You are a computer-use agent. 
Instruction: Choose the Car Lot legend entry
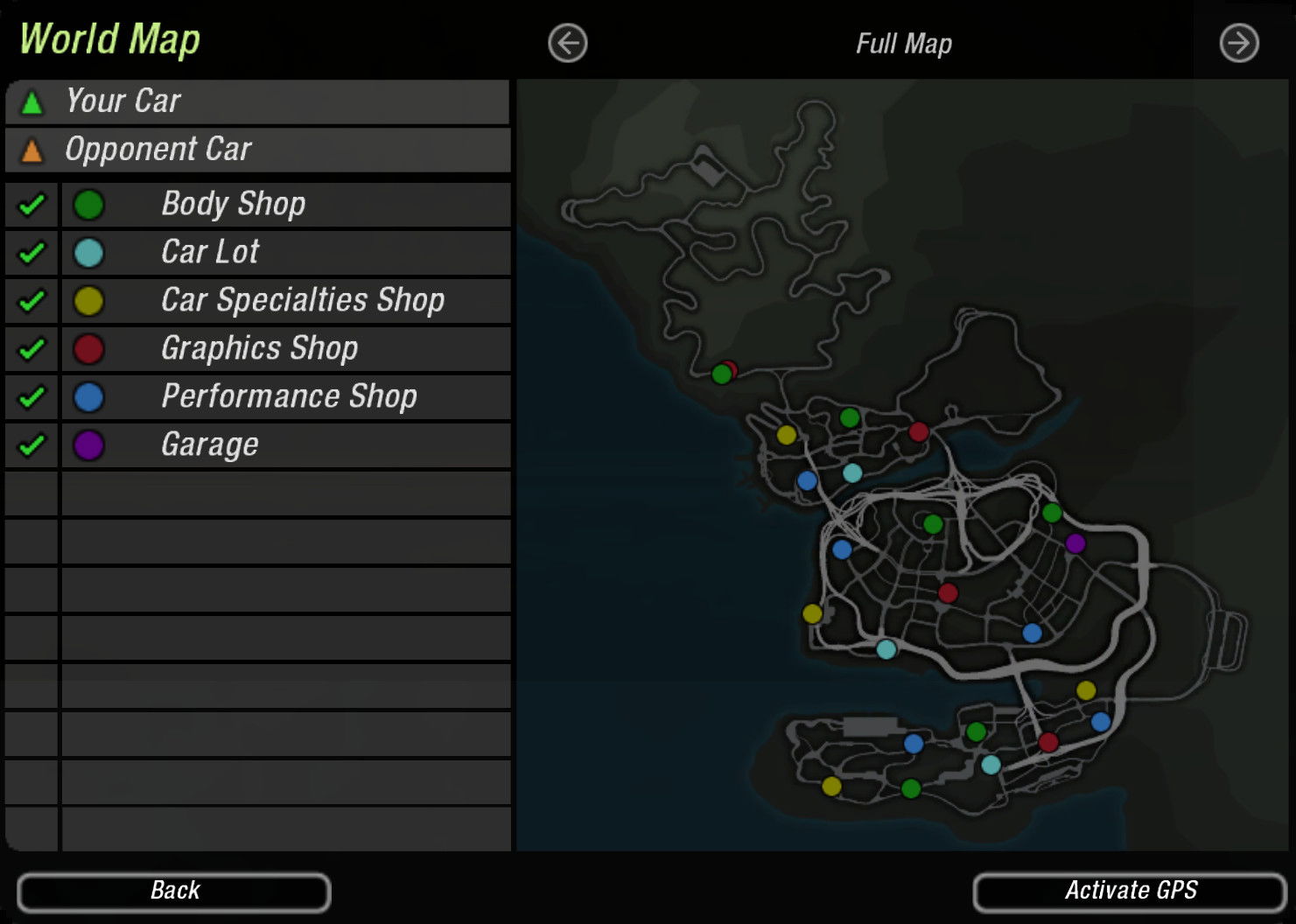pos(285,253)
